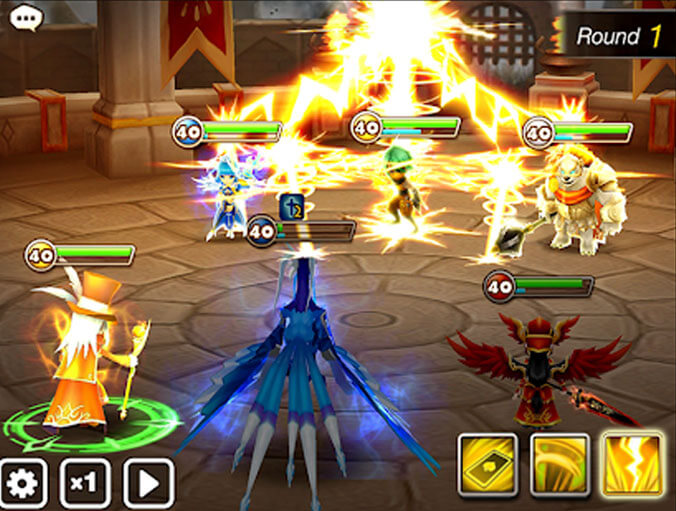Start auto-battle with the play button
Image resolution: width=676 pixels, height=511 pixels.
148,484
